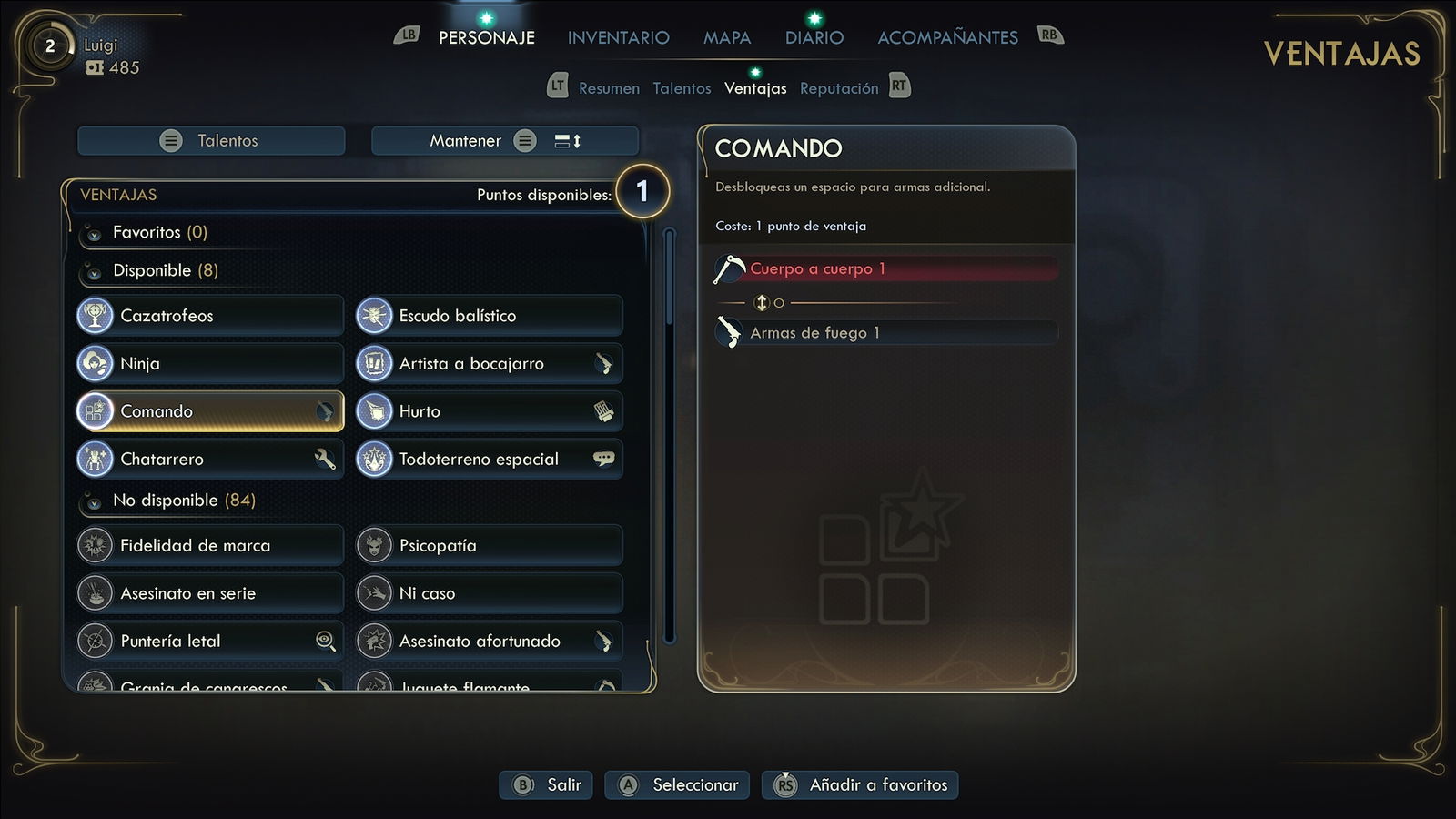1456x819 pixels.
Task: Pick the Ninja perk
Action: pos(210,363)
